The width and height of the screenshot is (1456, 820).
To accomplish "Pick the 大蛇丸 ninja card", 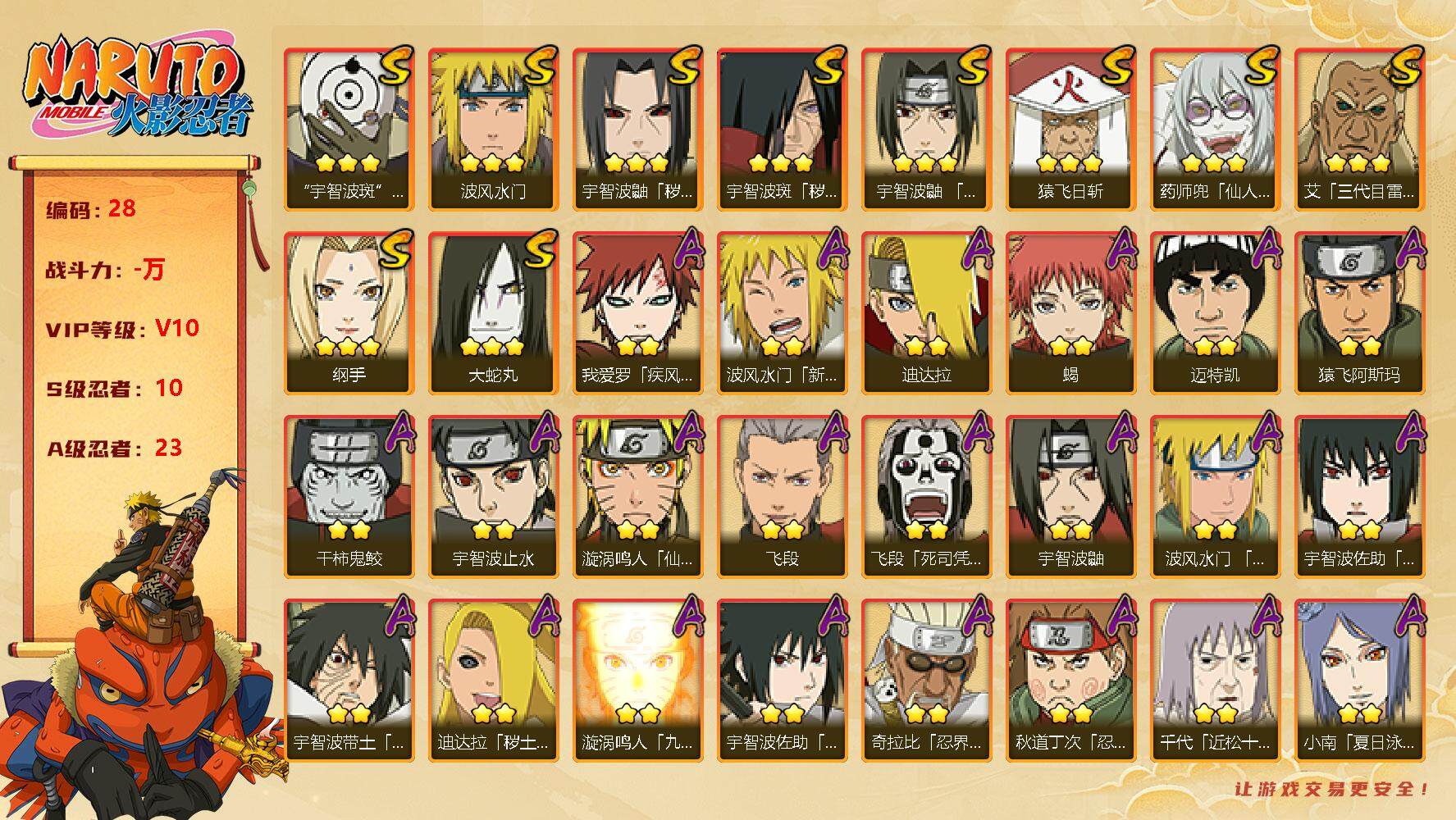I will [493, 312].
